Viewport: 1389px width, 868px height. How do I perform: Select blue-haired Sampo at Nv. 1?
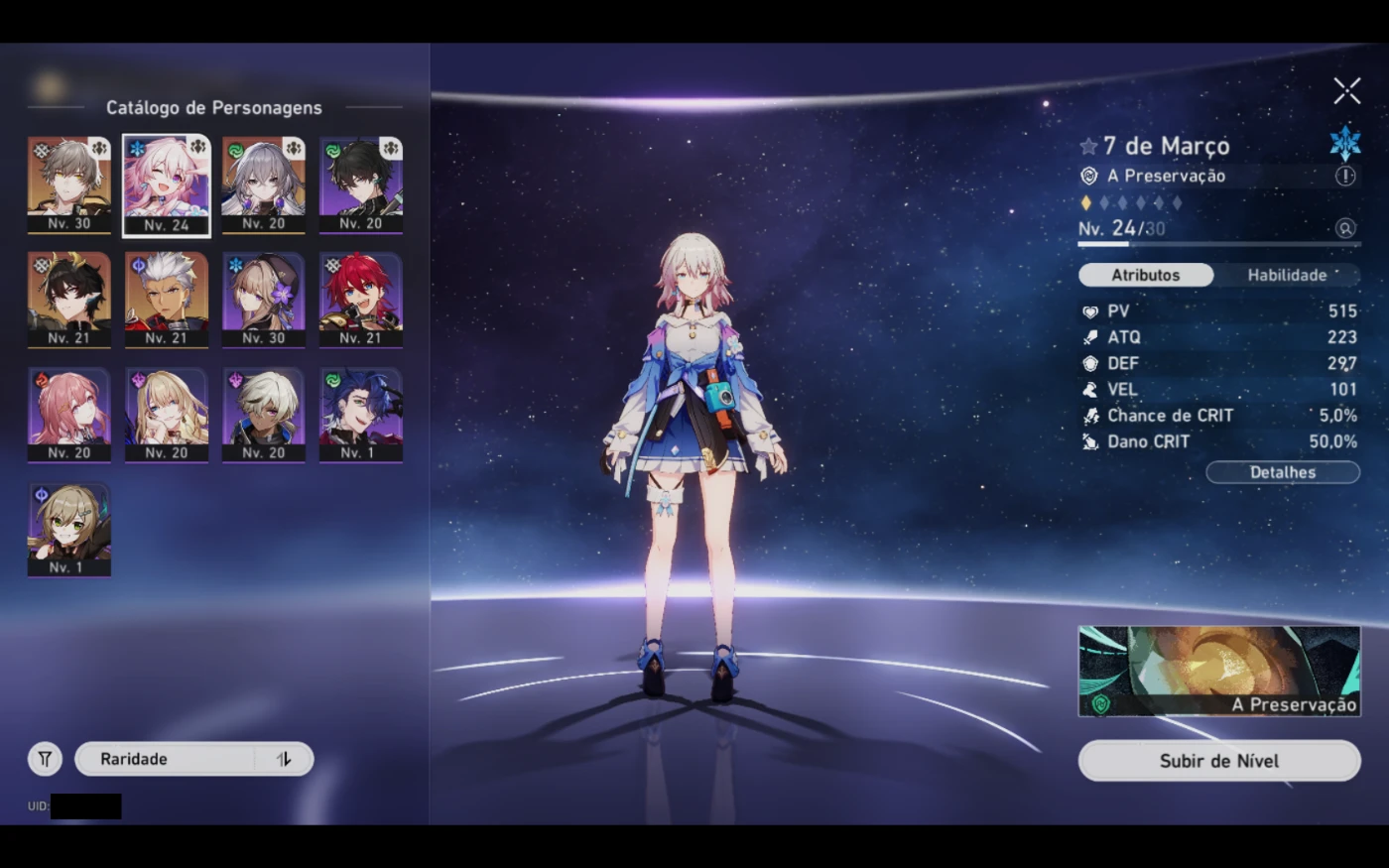(360, 414)
